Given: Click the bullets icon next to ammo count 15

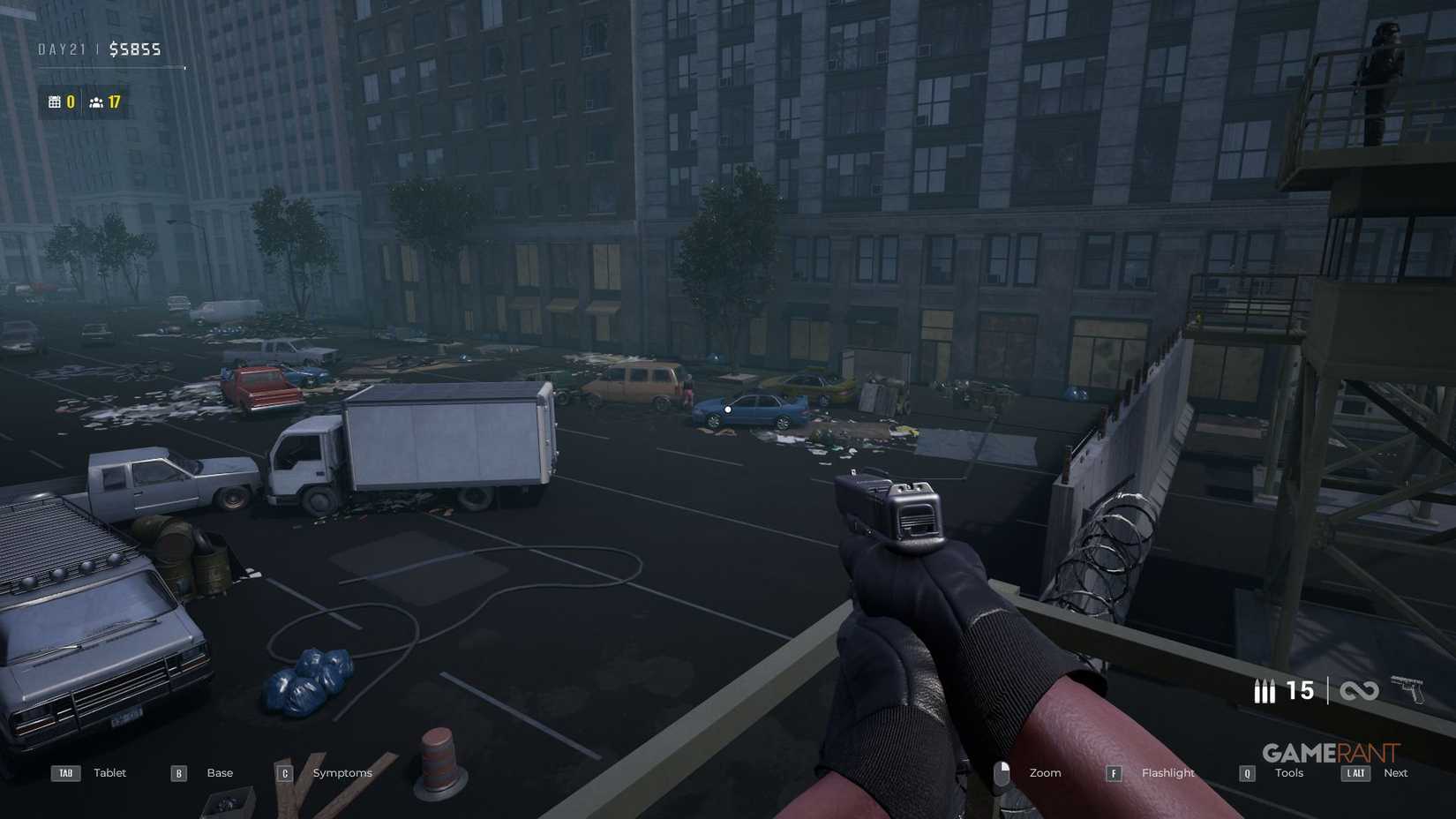Looking at the screenshot, I should pos(1264,691).
